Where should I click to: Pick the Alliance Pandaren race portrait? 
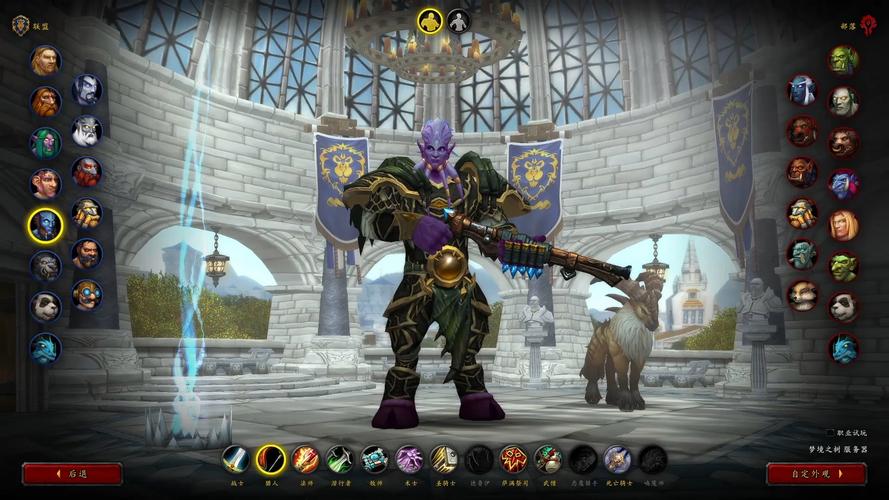click(45, 306)
